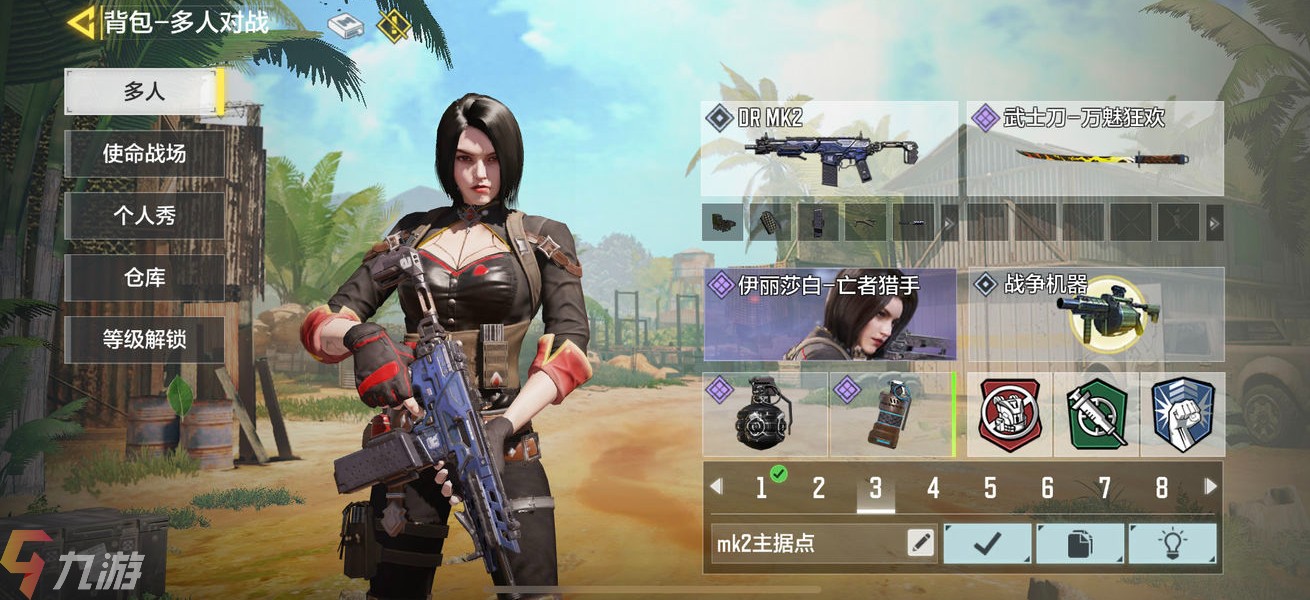Switch to the 使命战场 tab
The width and height of the screenshot is (1310, 600).
coord(144,154)
